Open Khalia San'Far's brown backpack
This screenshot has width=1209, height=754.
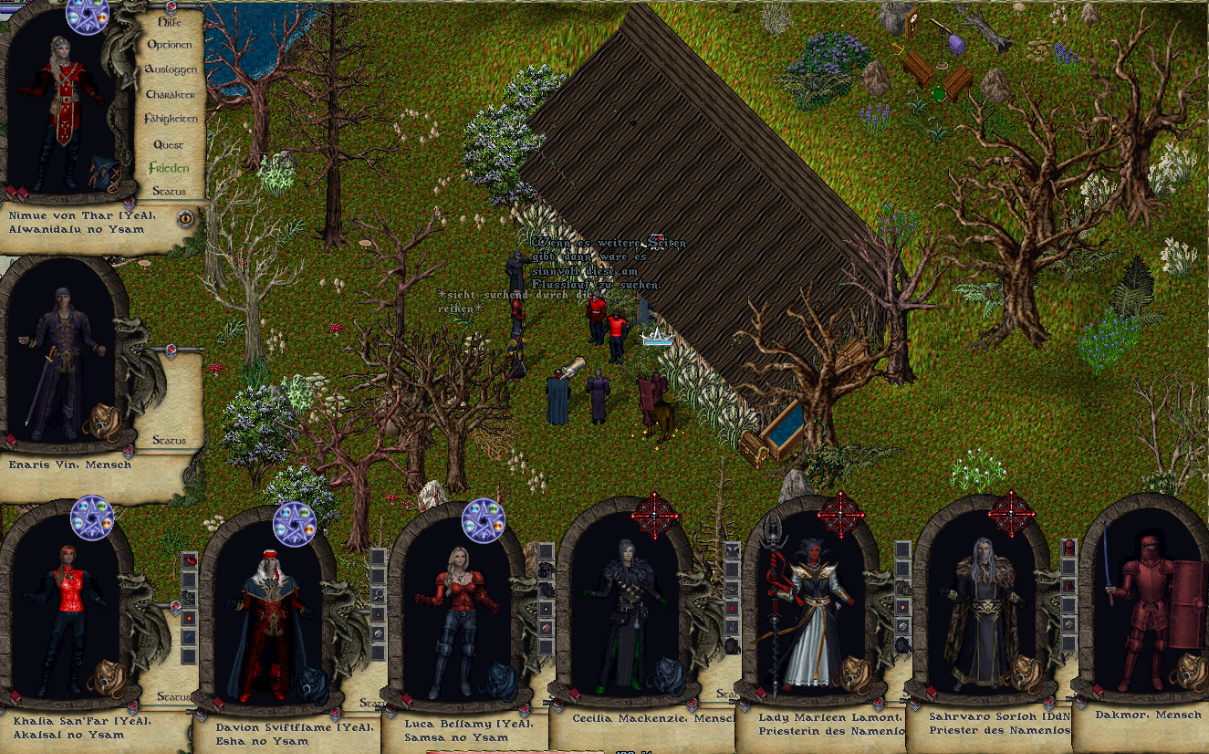point(103,678)
